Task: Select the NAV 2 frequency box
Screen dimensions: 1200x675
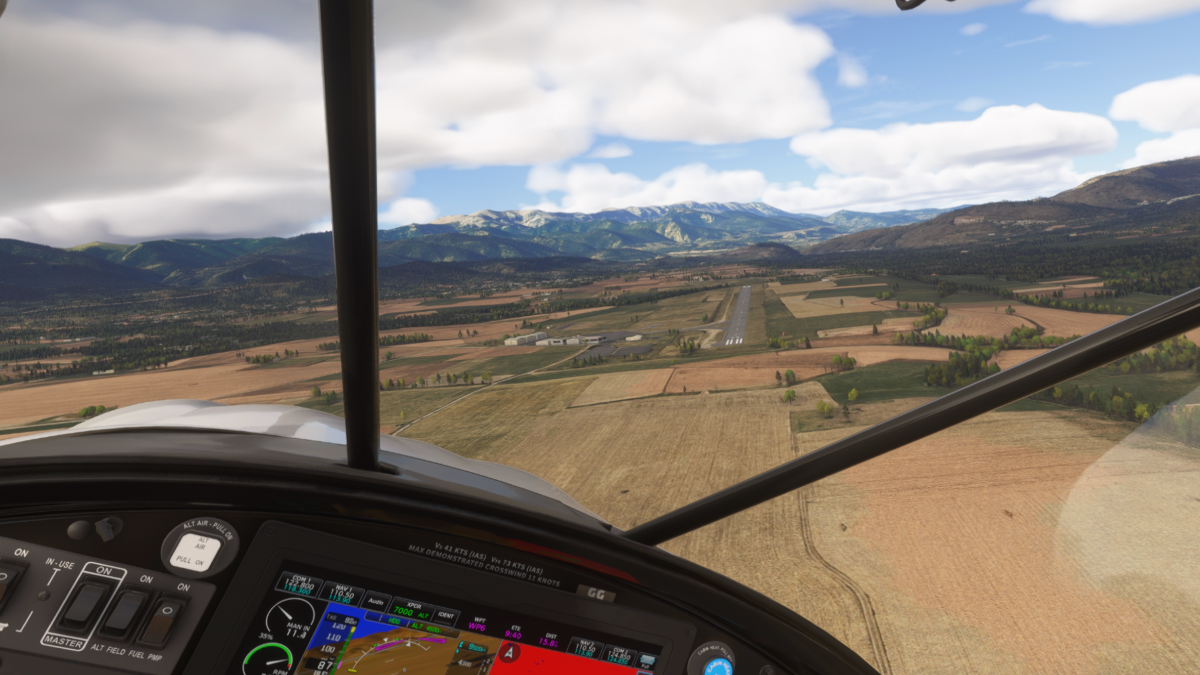Action: (585, 648)
